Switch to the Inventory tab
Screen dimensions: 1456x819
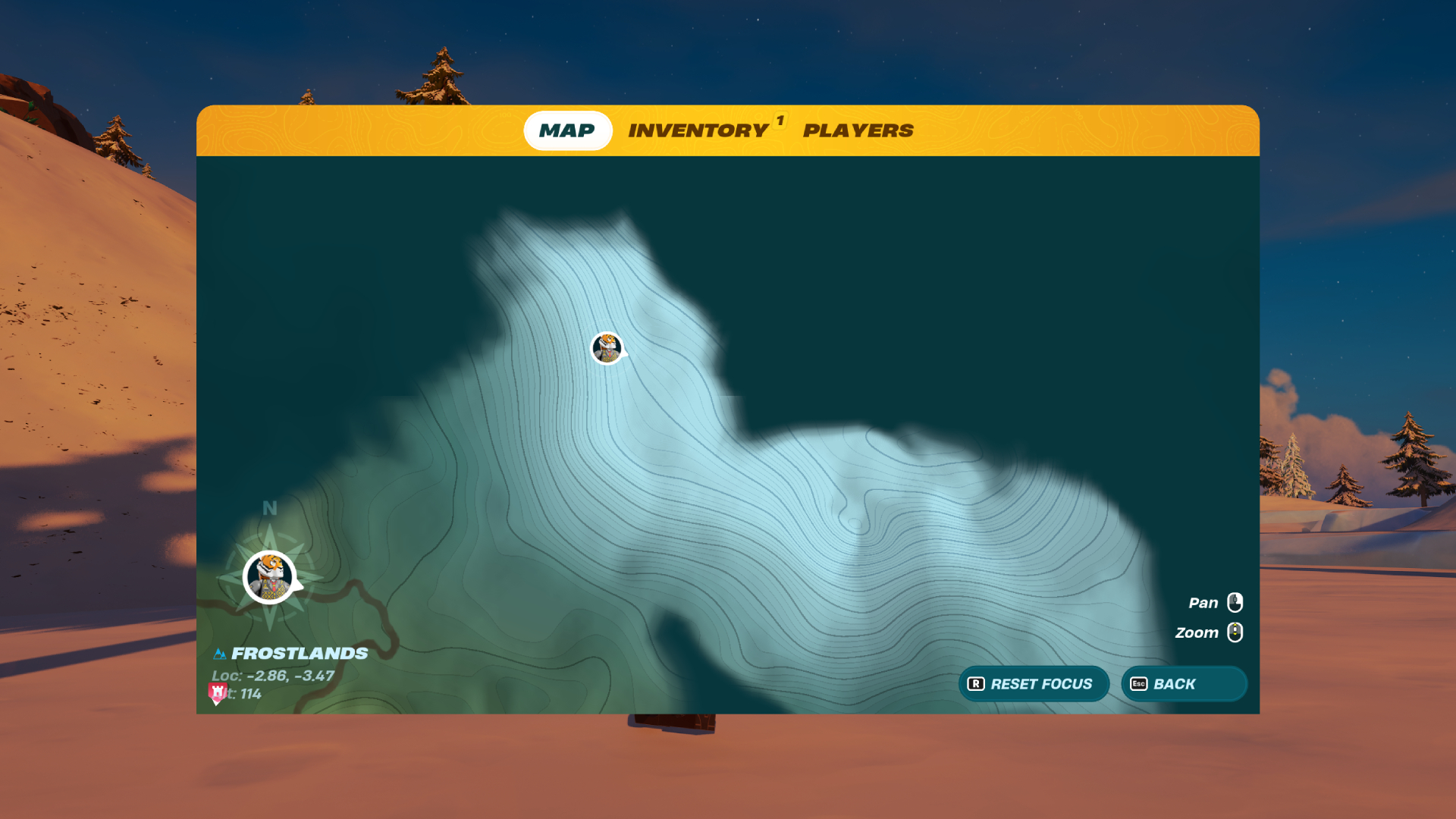pos(698,130)
